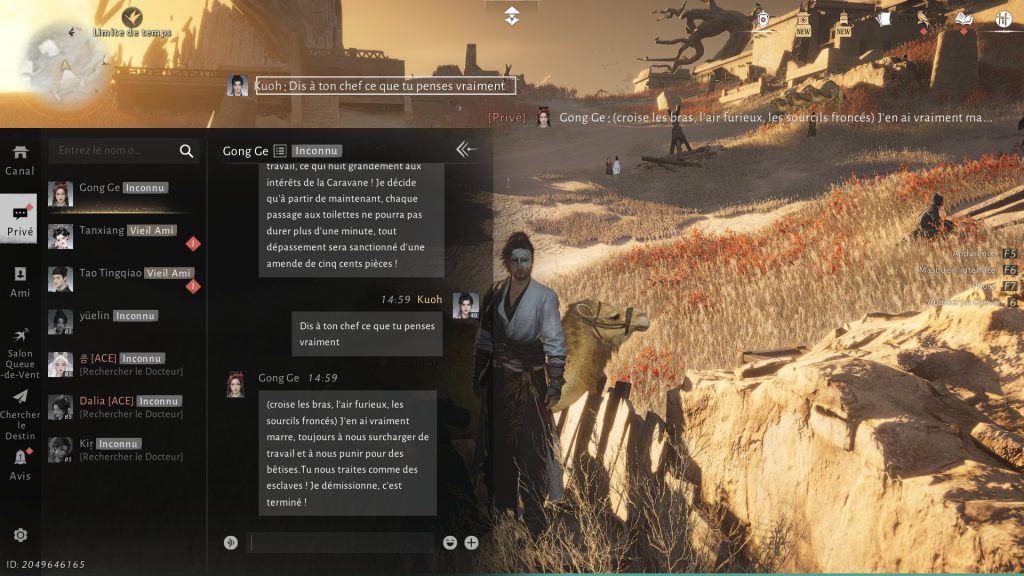Screen dimensions: 1024x576
Task: Click the name search input field
Action: pyautogui.click(x=112, y=151)
